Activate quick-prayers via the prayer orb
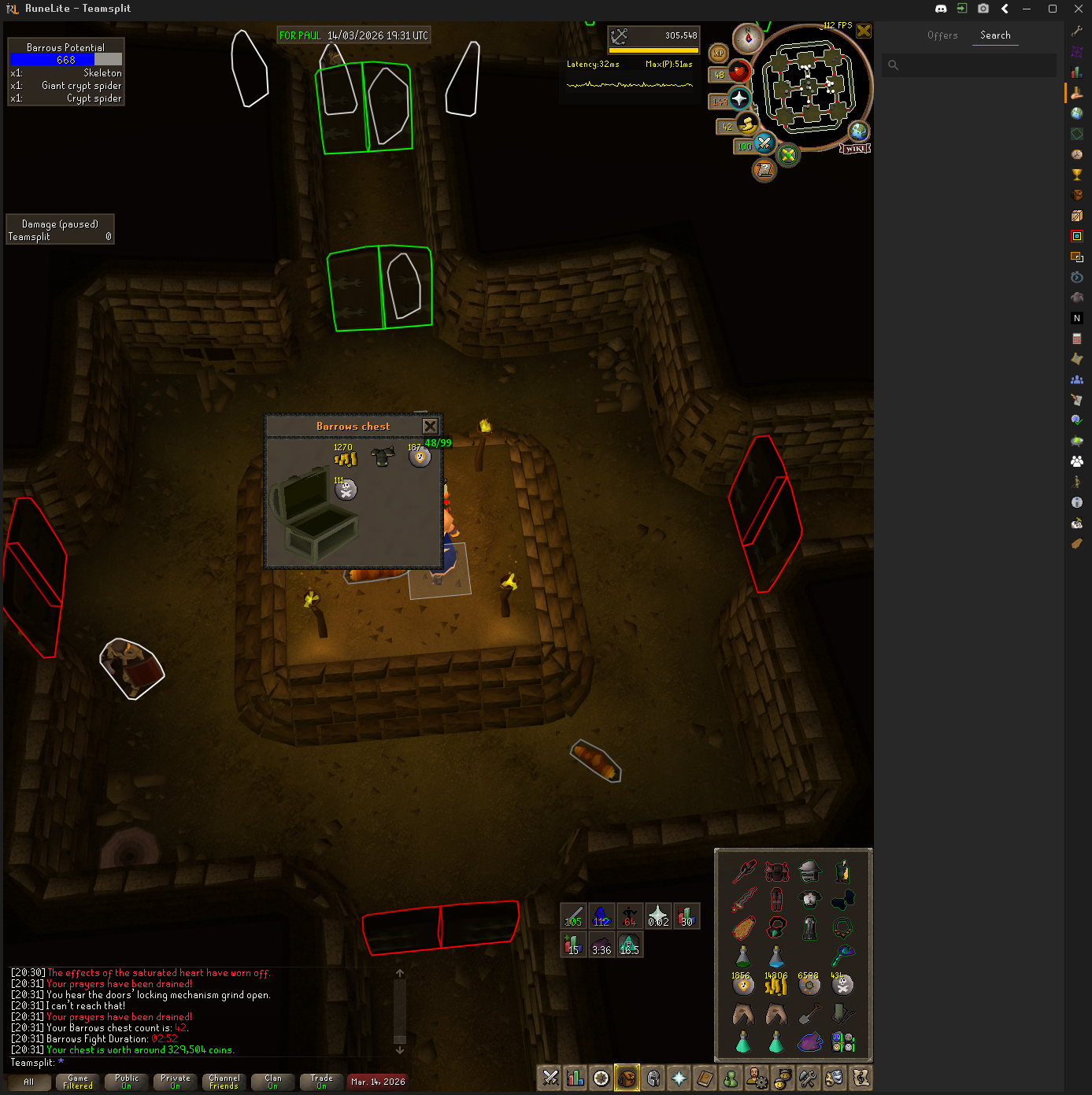Screen dimensions: 1092x1095 click(x=738, y=99)
